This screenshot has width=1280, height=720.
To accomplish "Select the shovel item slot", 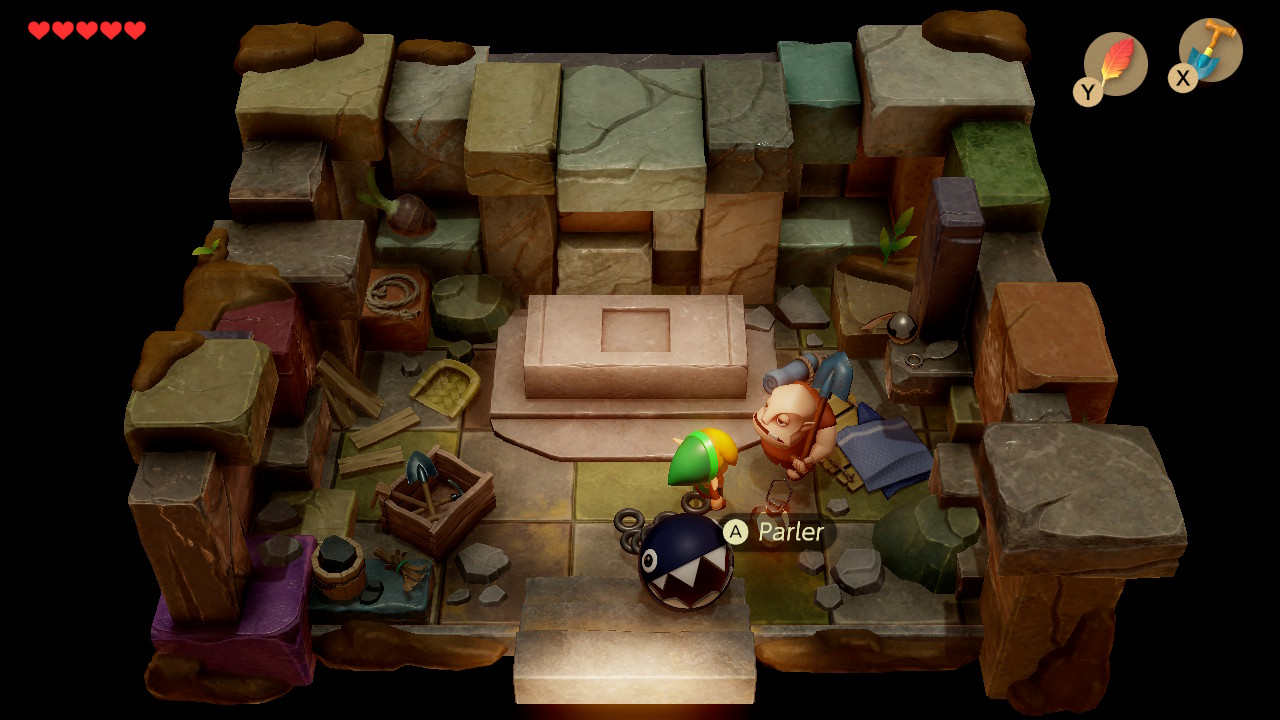I will point(1209,51).
